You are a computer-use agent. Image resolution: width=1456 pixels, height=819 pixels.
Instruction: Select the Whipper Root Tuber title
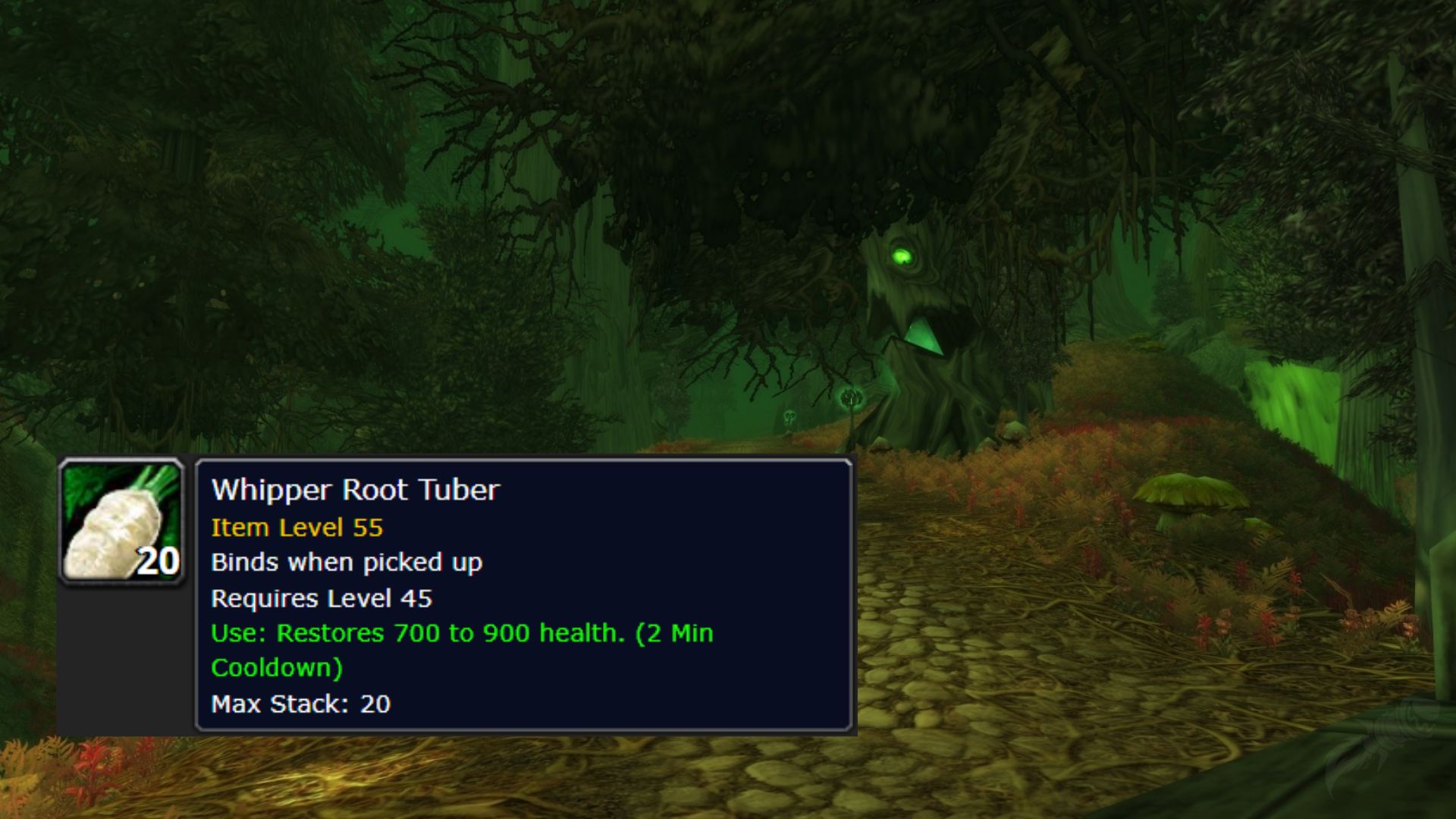point(356,491)
